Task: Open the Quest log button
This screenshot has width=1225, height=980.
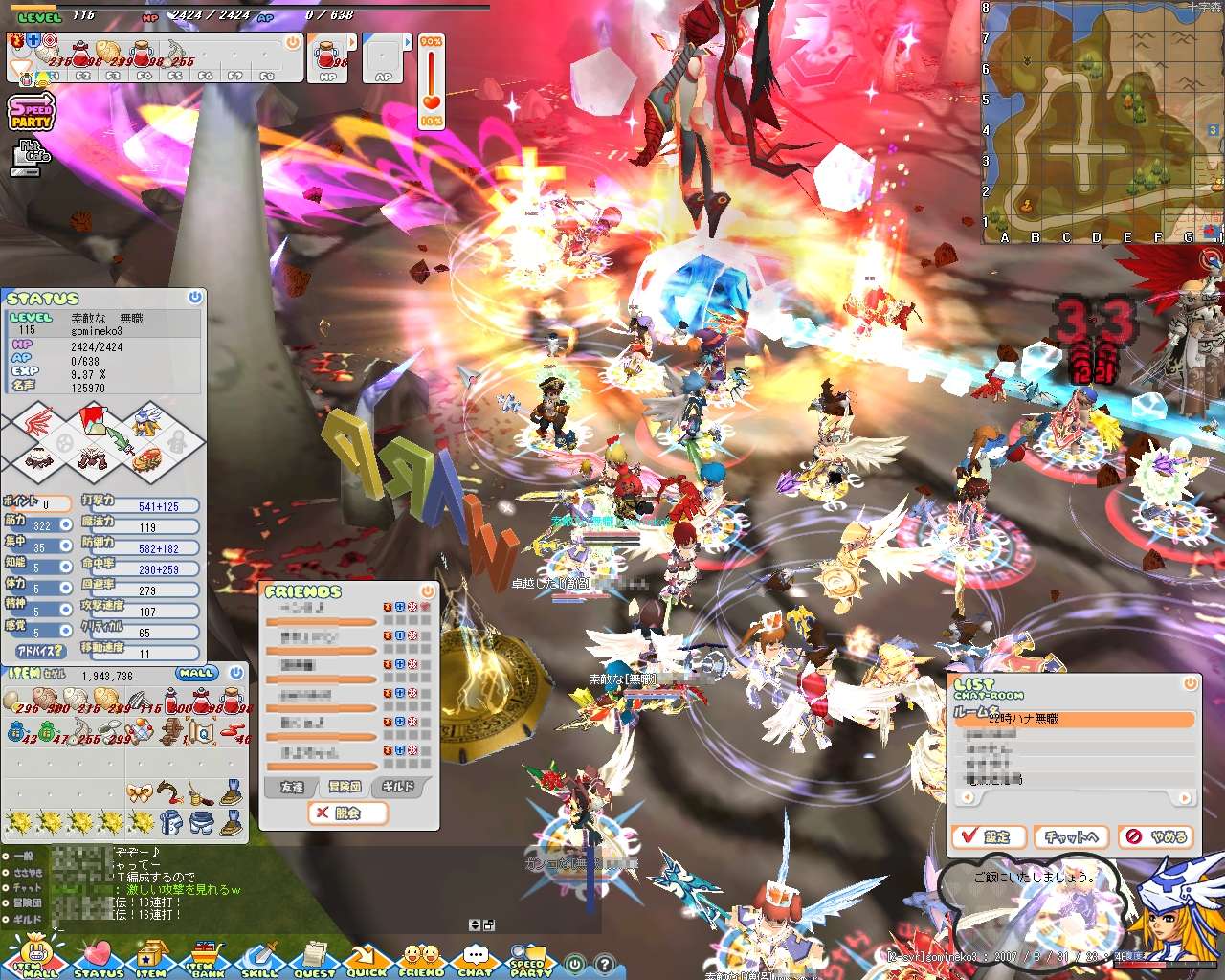Action: pyautogui.click(x=314, y=958)
